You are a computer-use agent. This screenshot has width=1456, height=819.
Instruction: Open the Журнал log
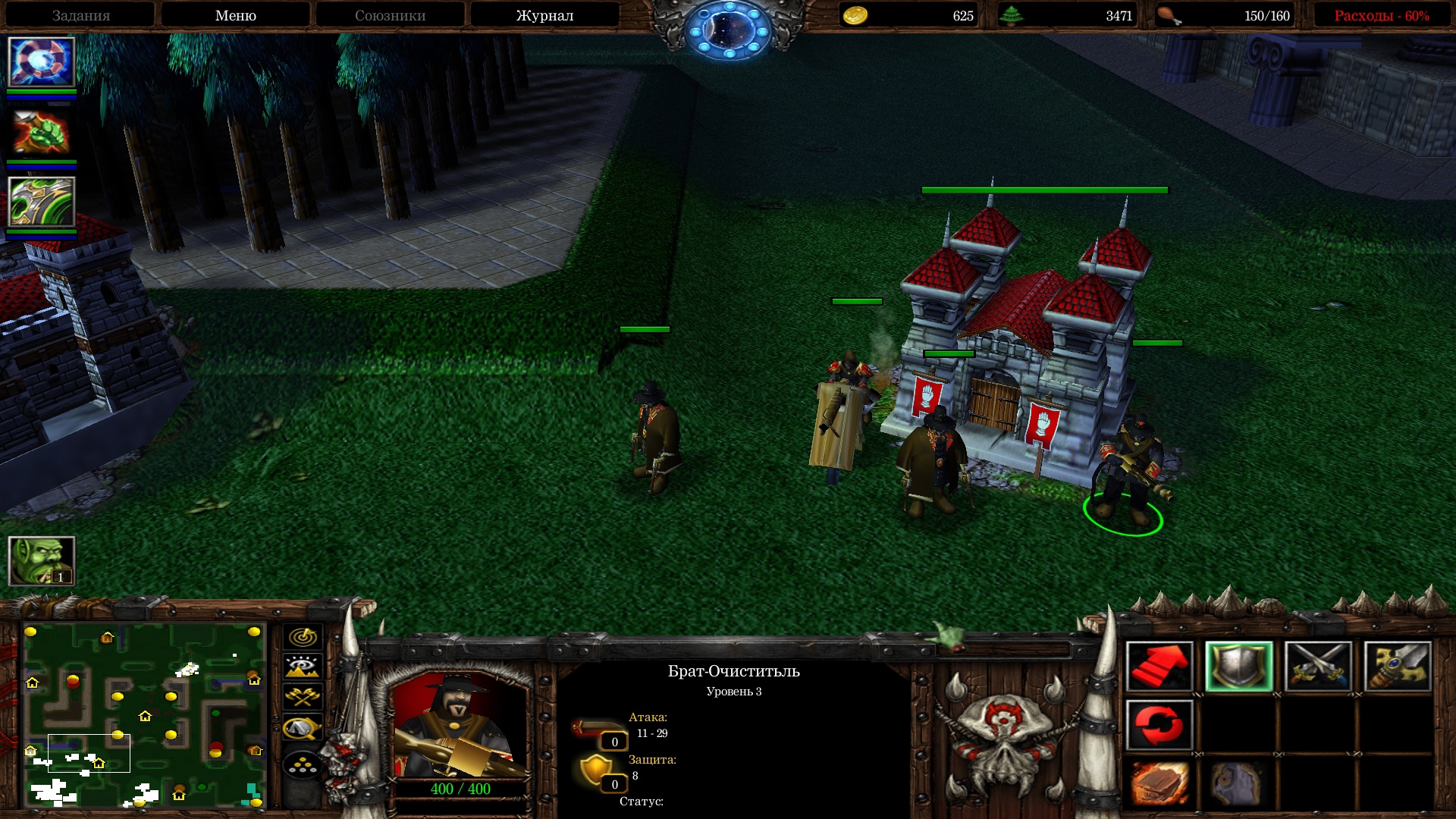[x=544, y=15]
